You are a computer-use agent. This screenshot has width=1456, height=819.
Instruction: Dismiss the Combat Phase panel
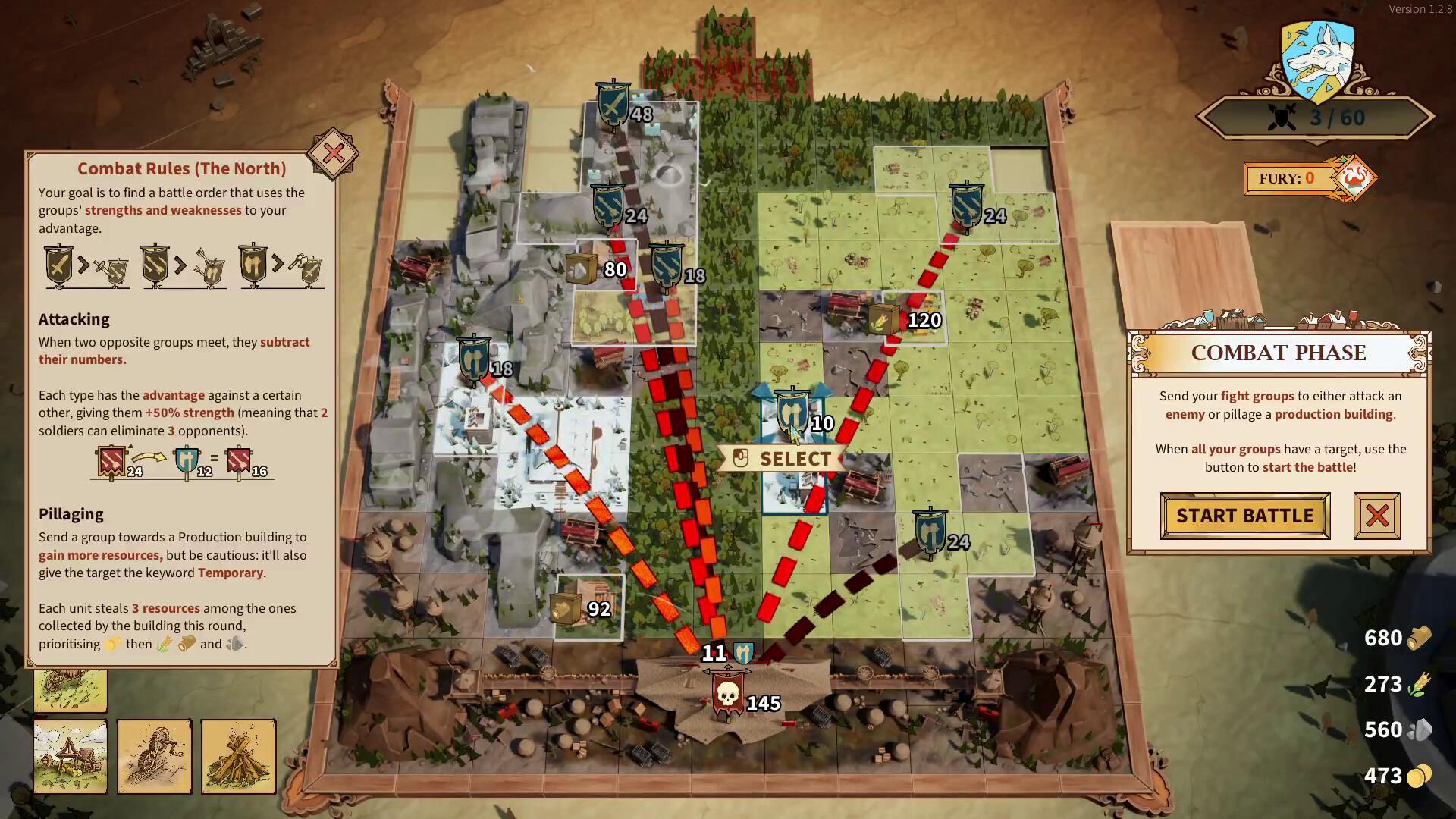(1376, 516)
